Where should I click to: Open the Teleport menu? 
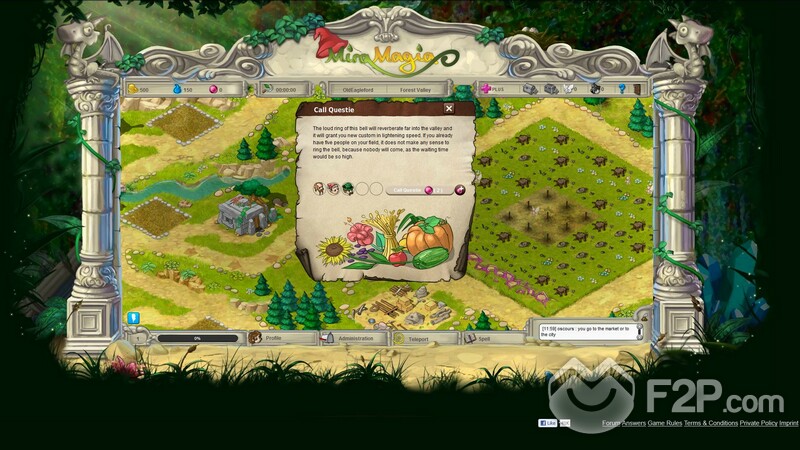click(x=417, y=338)
